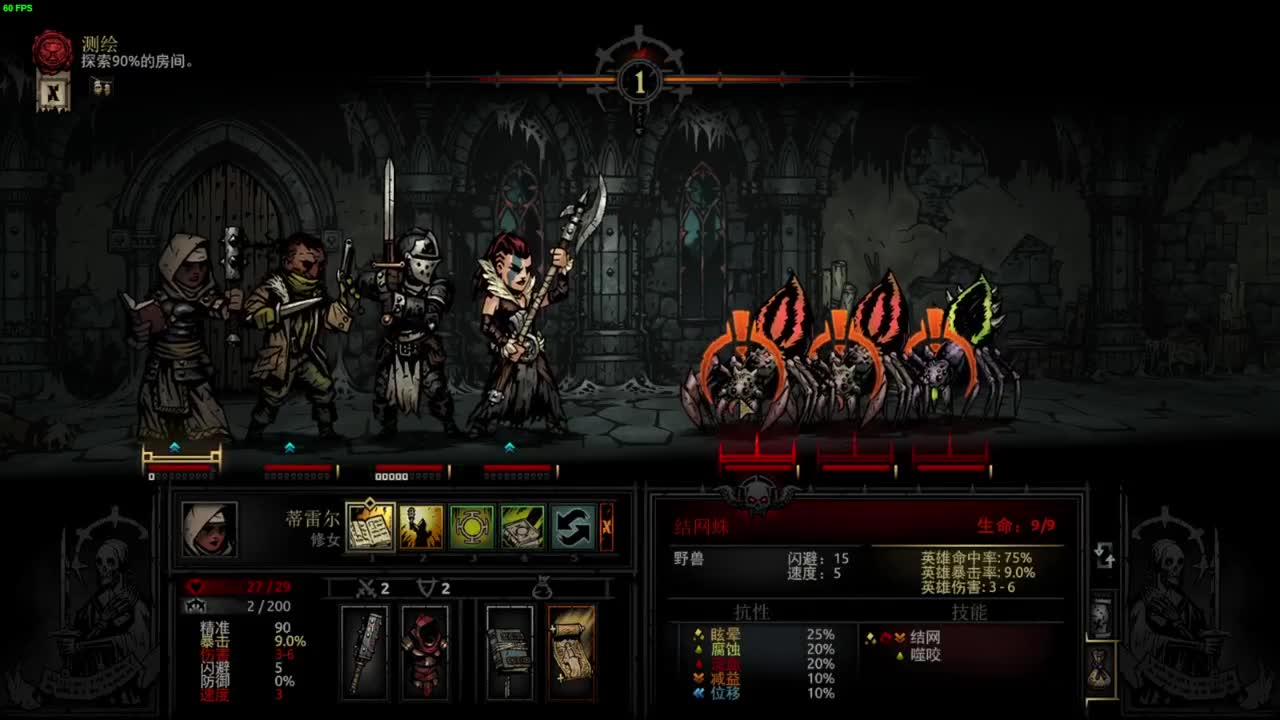This screenshot has height=720, width=1280.
Task: Switch to the jar tab
Action: click(x=1101, y=616)
